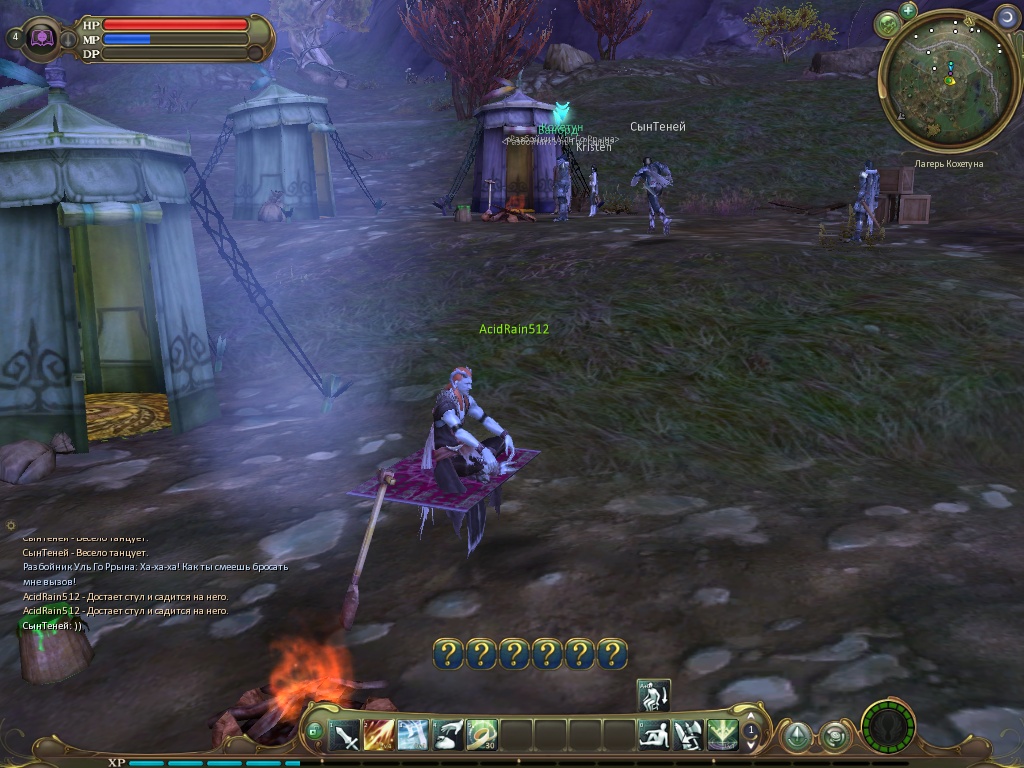Trigger the blue light beam skill
The width and height of the screenshot is (1024, 768).
pyautogui.click(x=413, y=736)
